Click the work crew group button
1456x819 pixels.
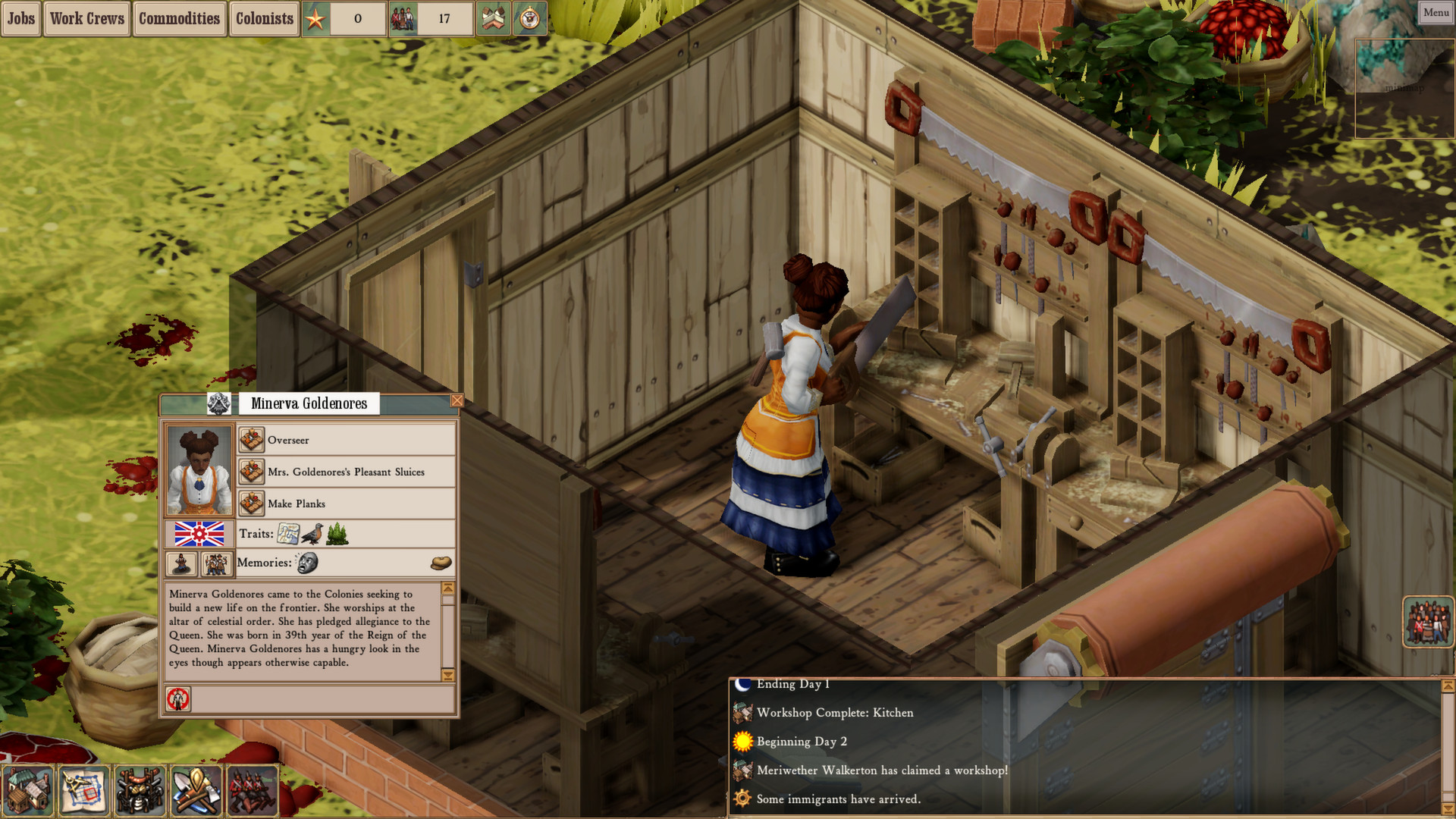[x=216, y=563]
